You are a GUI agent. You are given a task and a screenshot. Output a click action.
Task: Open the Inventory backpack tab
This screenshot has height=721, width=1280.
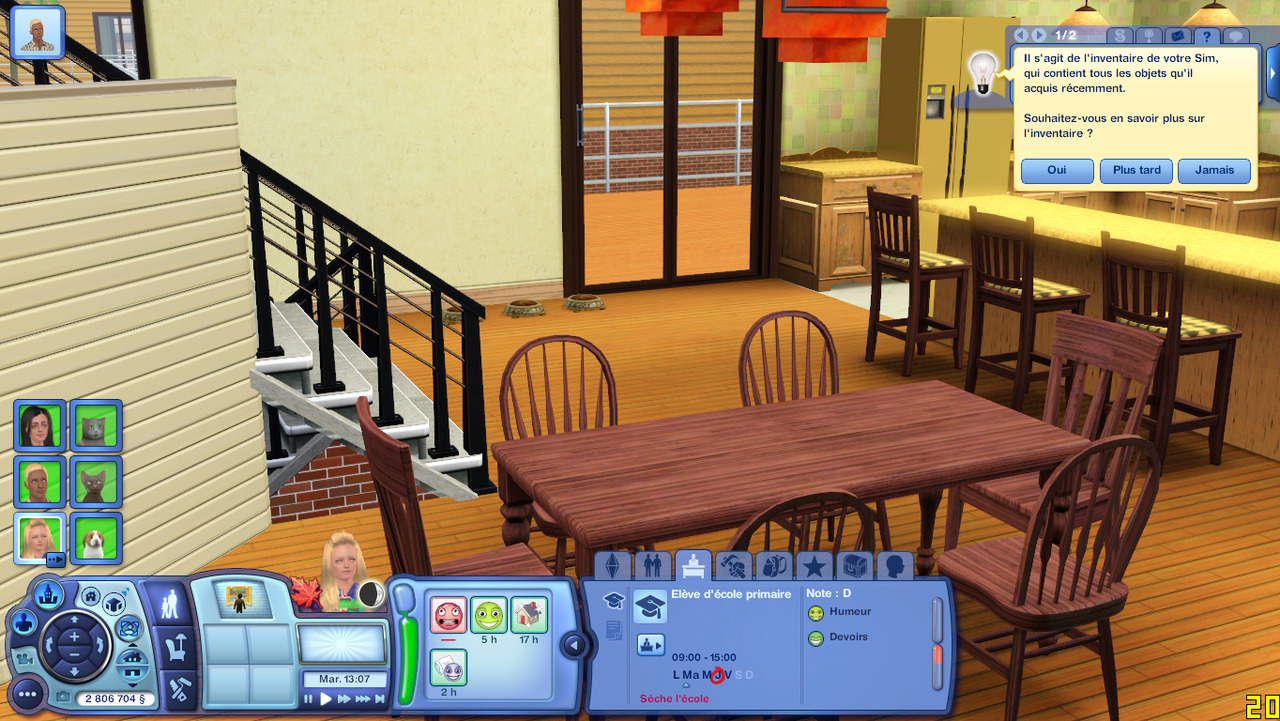773,566
